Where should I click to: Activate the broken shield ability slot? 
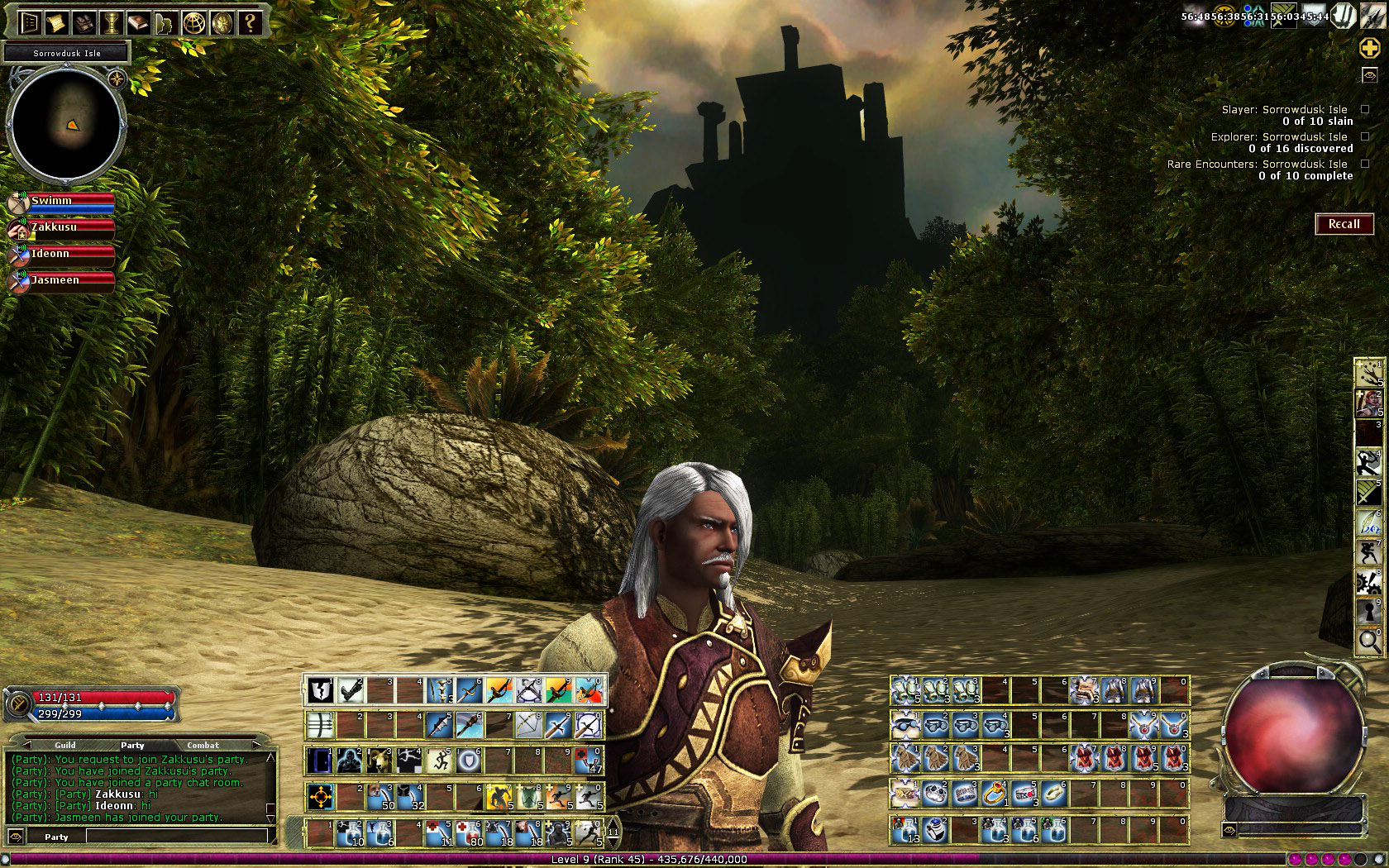coord(320,690)
